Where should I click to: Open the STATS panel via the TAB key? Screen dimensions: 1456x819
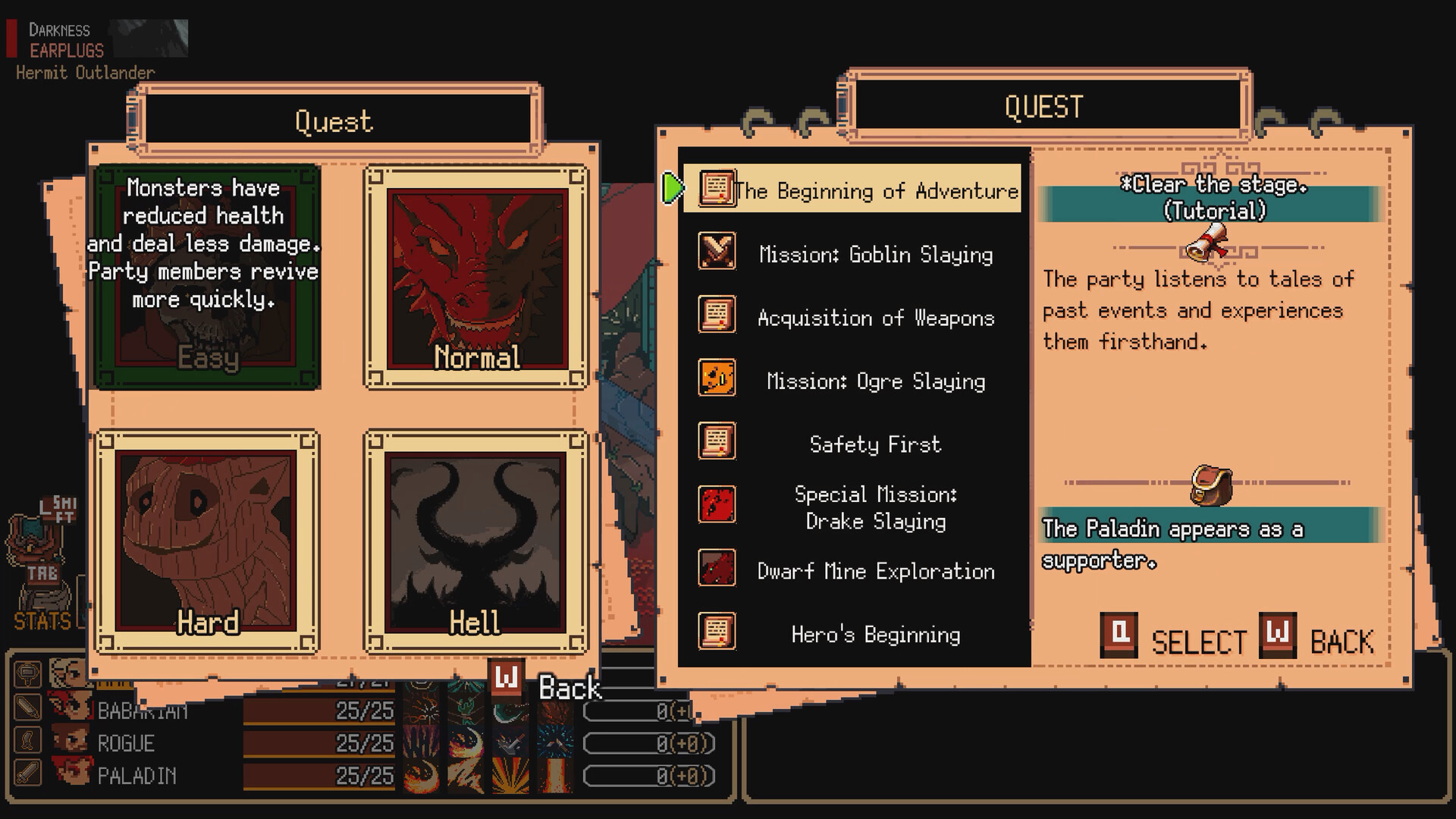click(44, 574)
